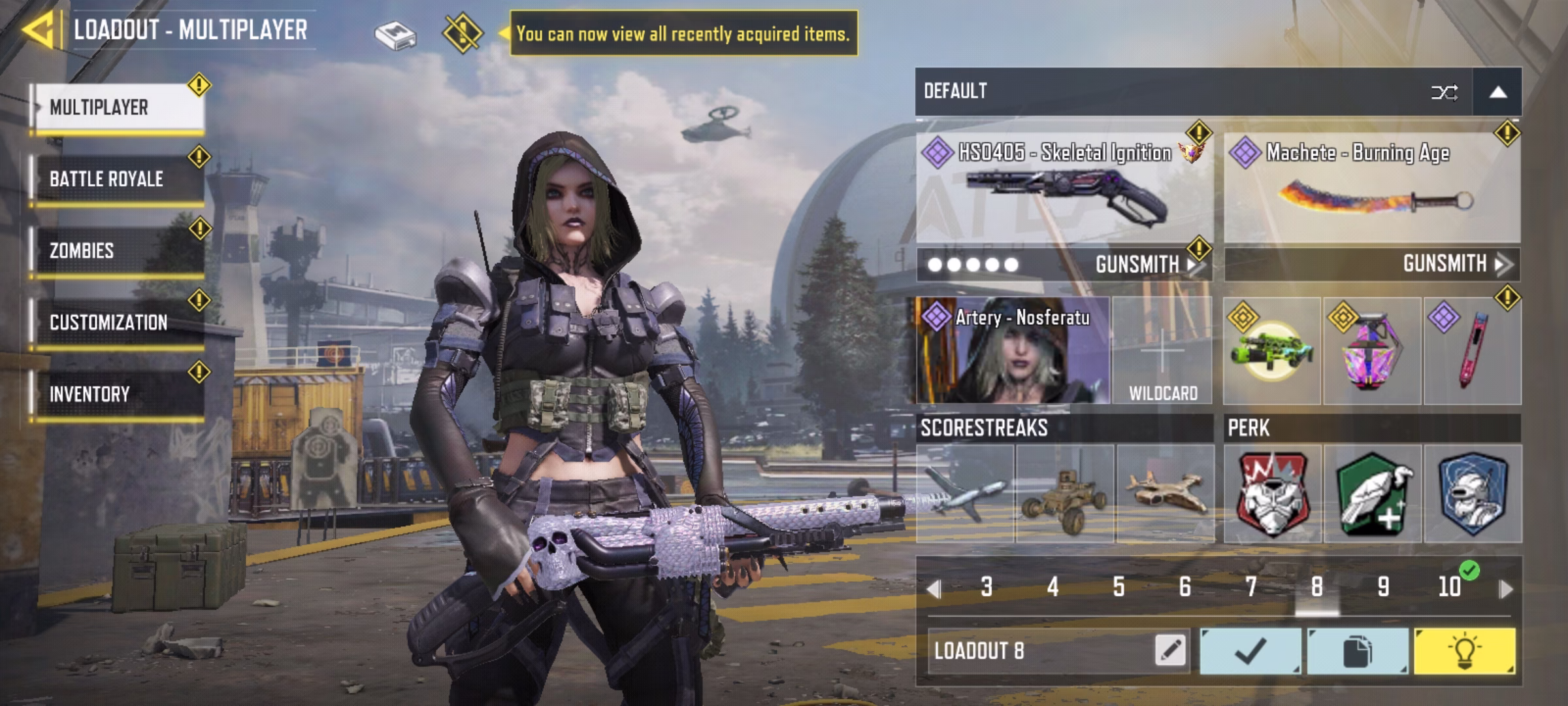Equip this loadout with the checkmark button
1568x706 pixels.
(1250, 651)
